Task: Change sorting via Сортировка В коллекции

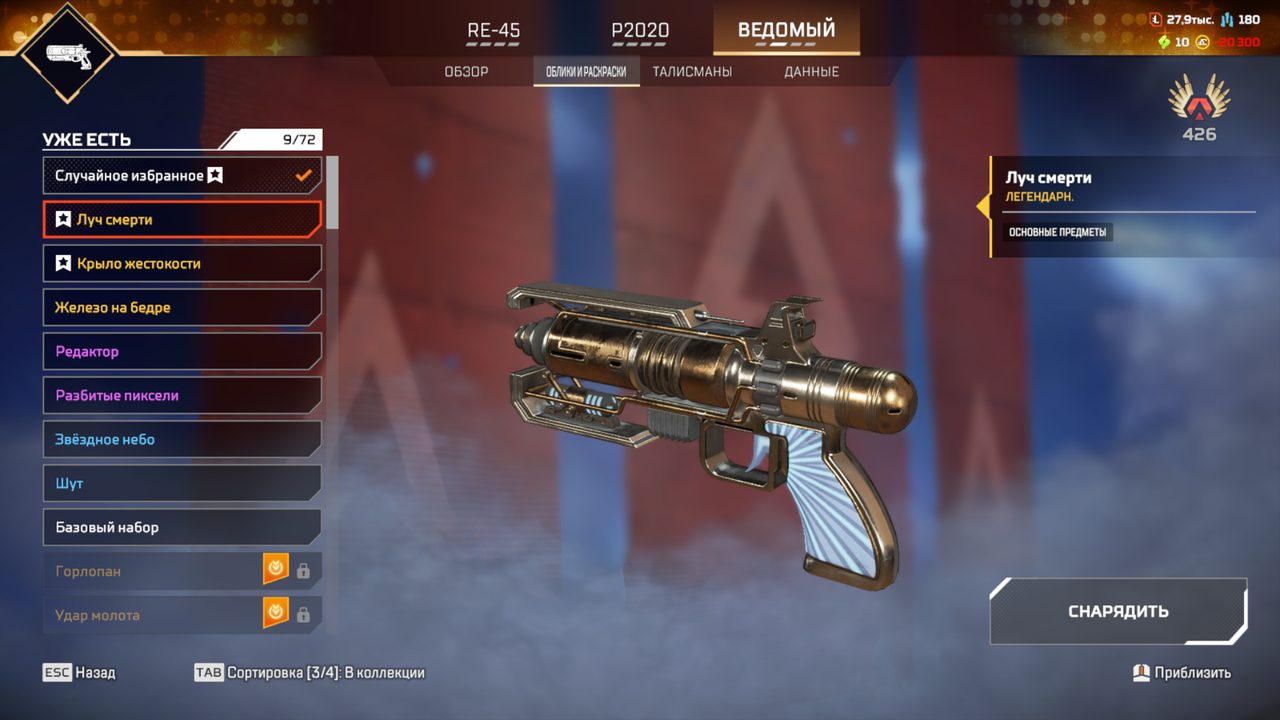Action: (x=310, y=673)
